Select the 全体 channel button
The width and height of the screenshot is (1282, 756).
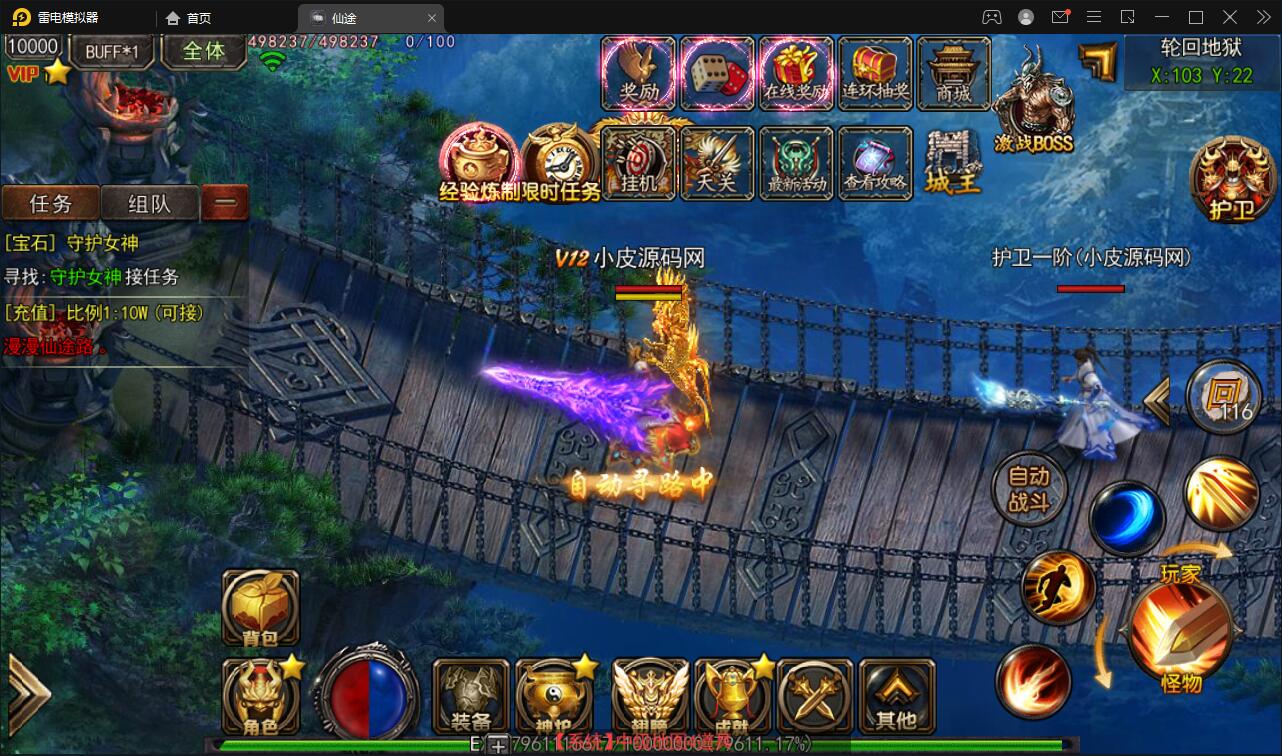pyautogui.click(x=204, y=51)
